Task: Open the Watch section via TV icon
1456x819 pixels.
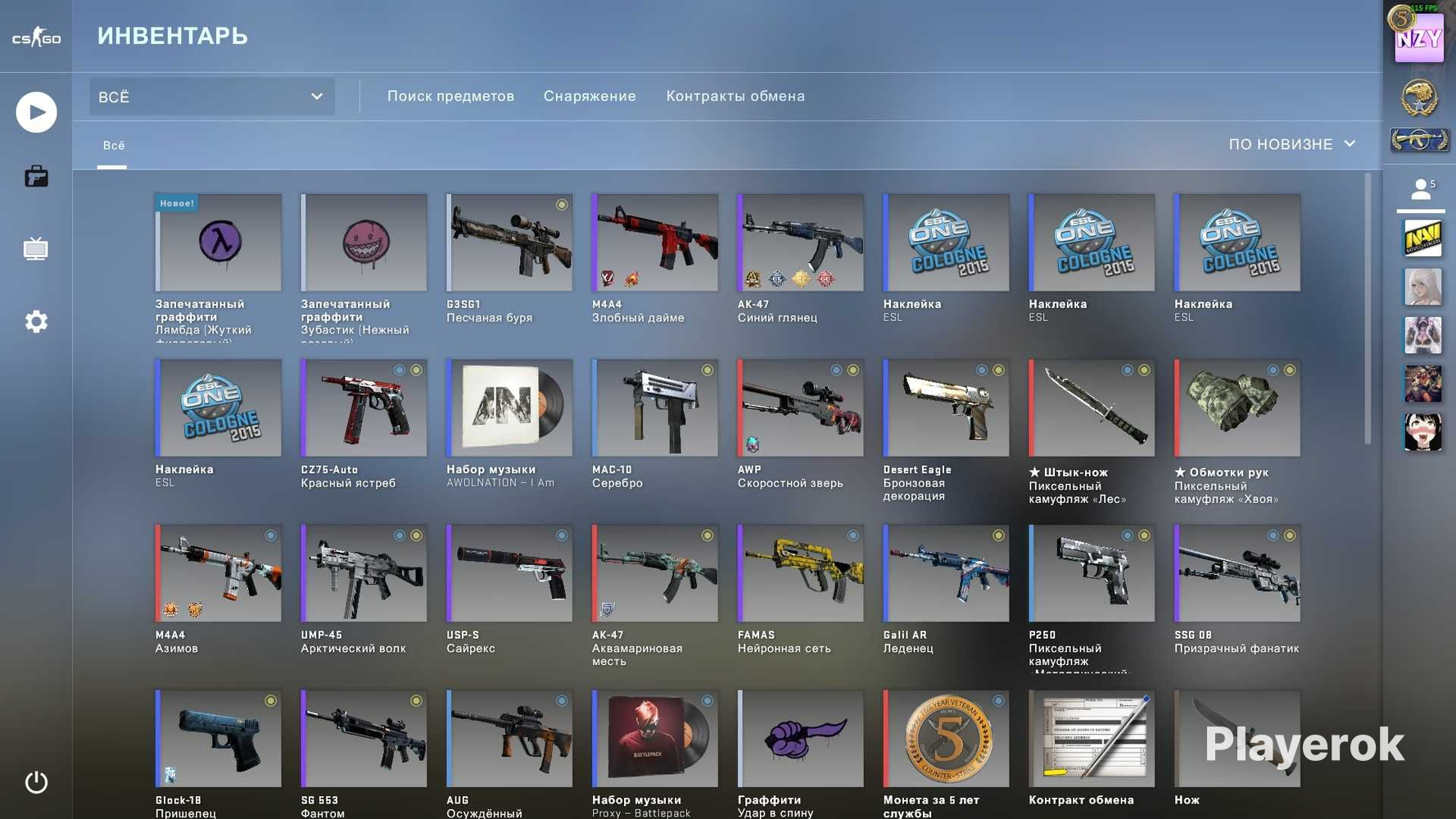Action: coord(36,249)
